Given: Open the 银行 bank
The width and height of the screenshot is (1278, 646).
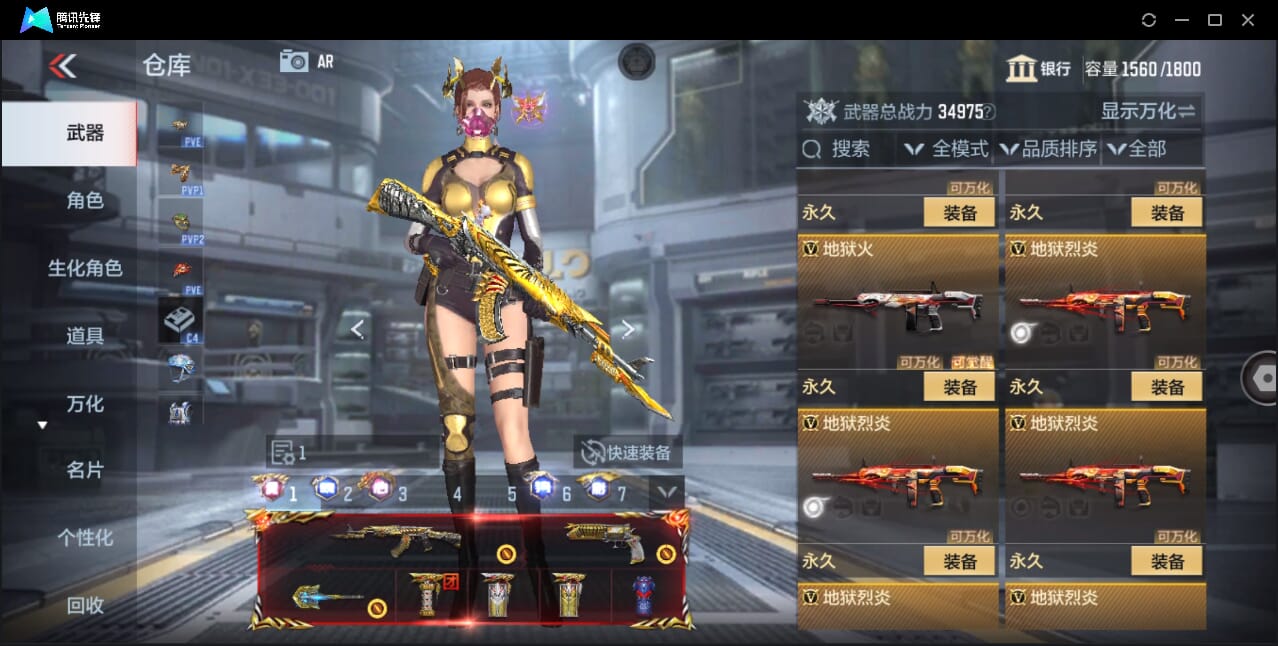Looking at the screenshot, I should coord(1039,69).
